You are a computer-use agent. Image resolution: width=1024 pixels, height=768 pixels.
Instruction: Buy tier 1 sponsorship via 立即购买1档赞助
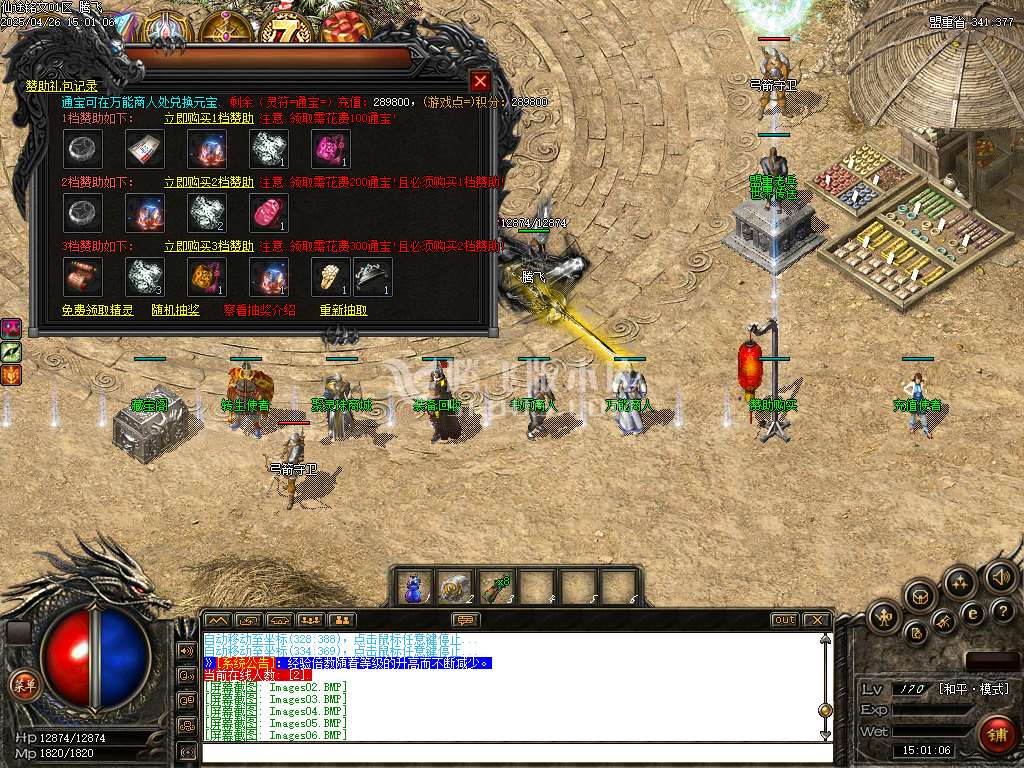click(209, 118)
